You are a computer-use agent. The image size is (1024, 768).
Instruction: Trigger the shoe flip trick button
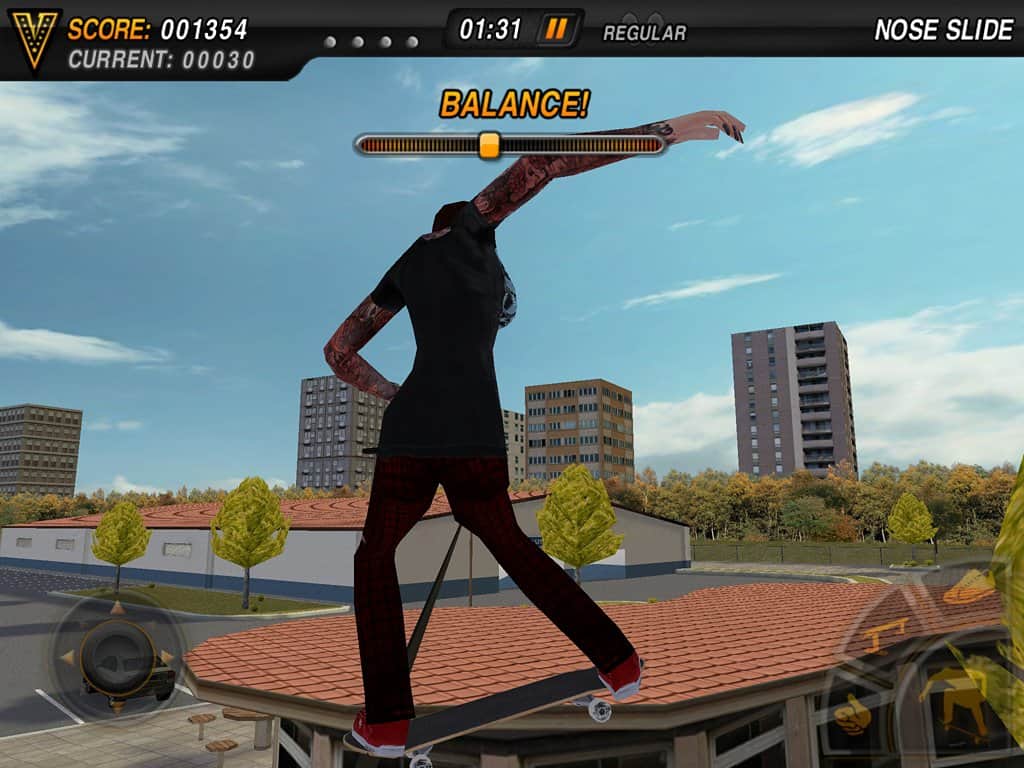point(968,589)
